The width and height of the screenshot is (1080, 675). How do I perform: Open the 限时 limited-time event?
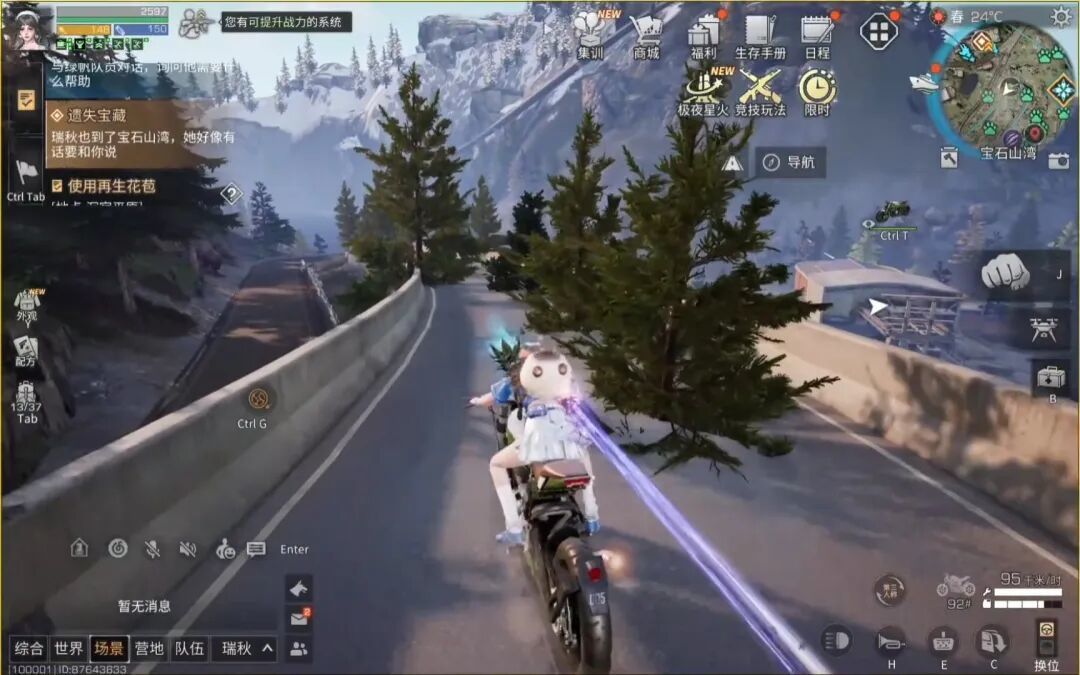[817, 92]
